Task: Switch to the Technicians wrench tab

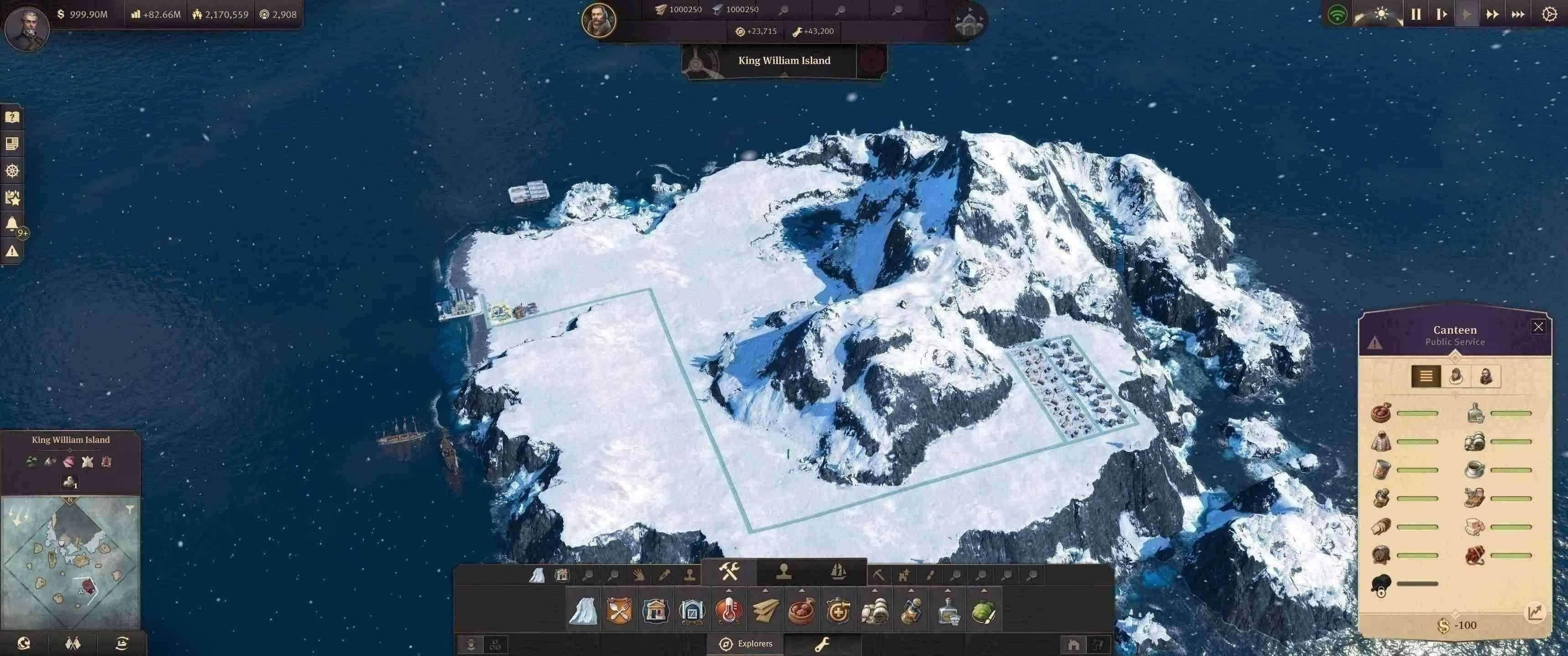Action: point(822,644)
